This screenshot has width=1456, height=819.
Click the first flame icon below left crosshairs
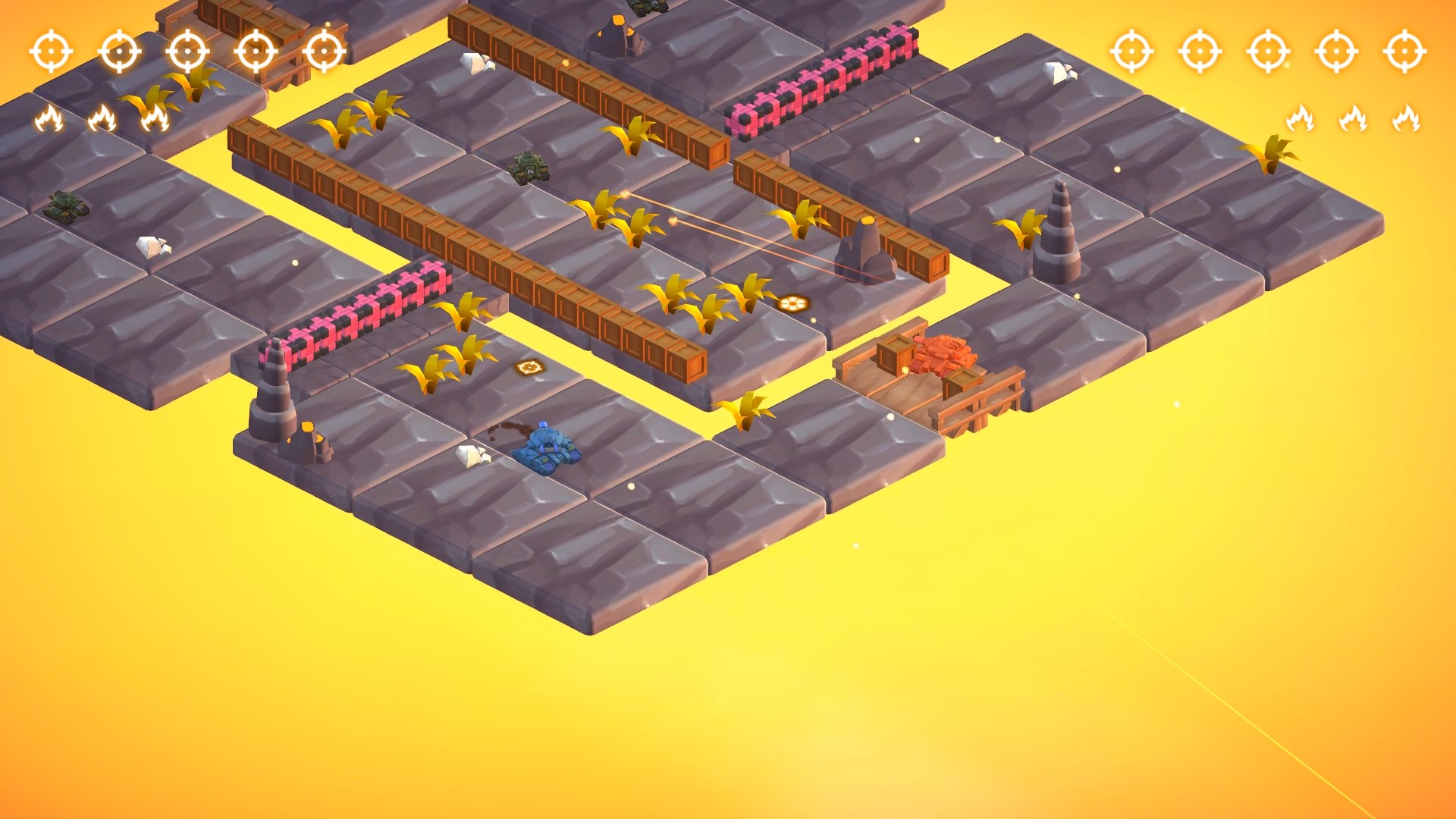coord(49,118)
